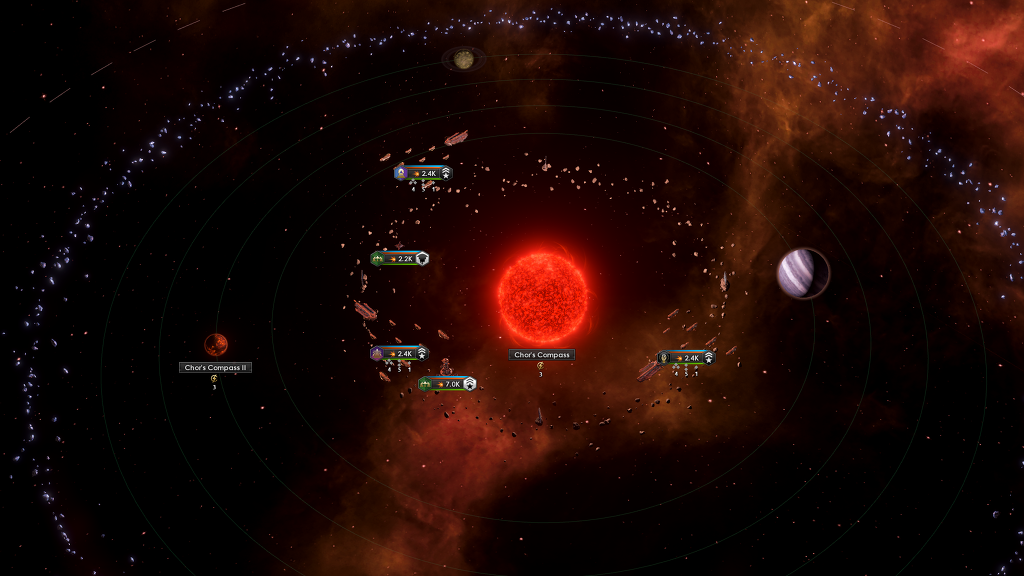Select the 7.0K power fleet marker
The image size is (1024, 576).
(x=447, y=384)
